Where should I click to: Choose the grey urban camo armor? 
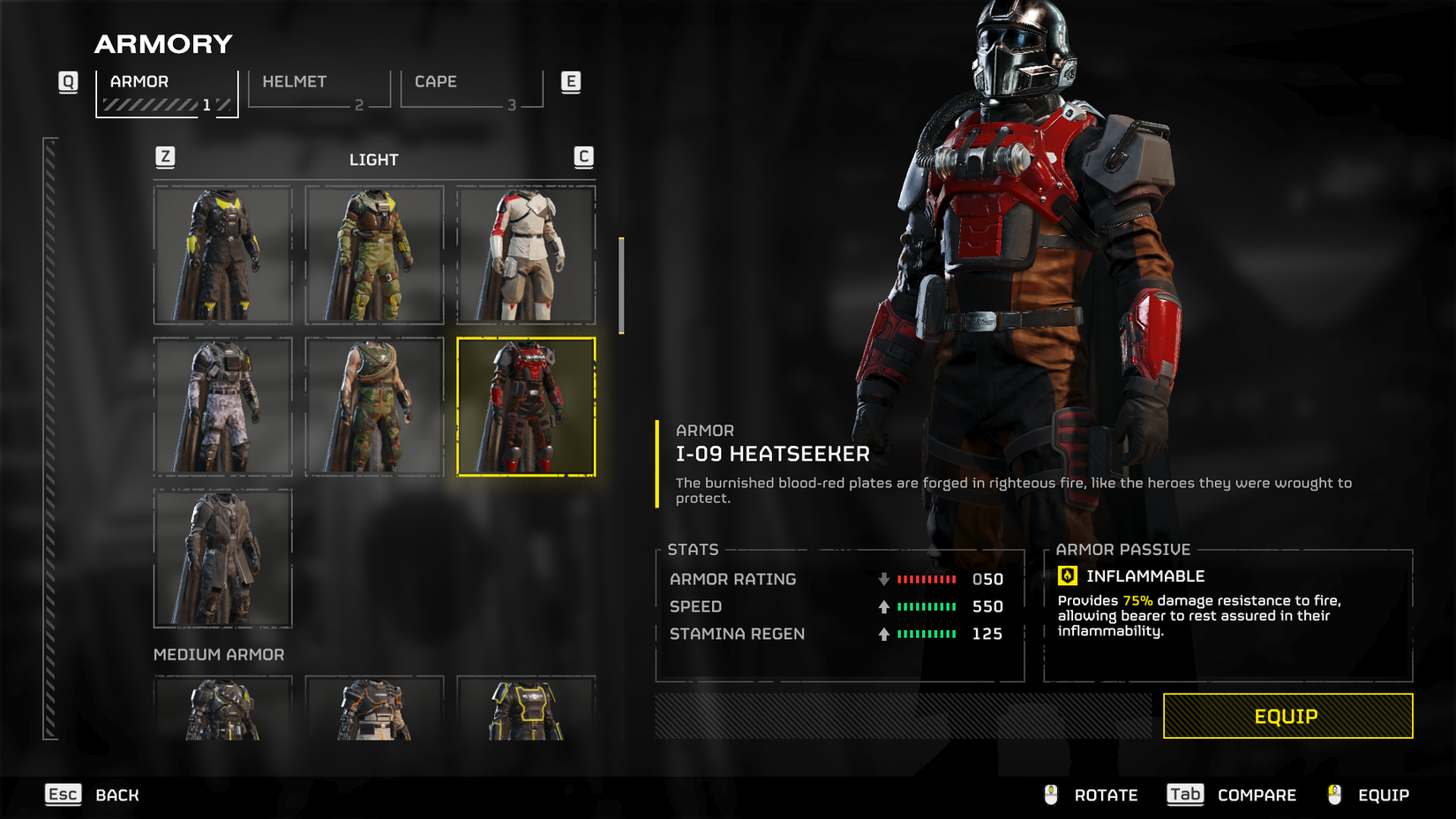[223, 407]
